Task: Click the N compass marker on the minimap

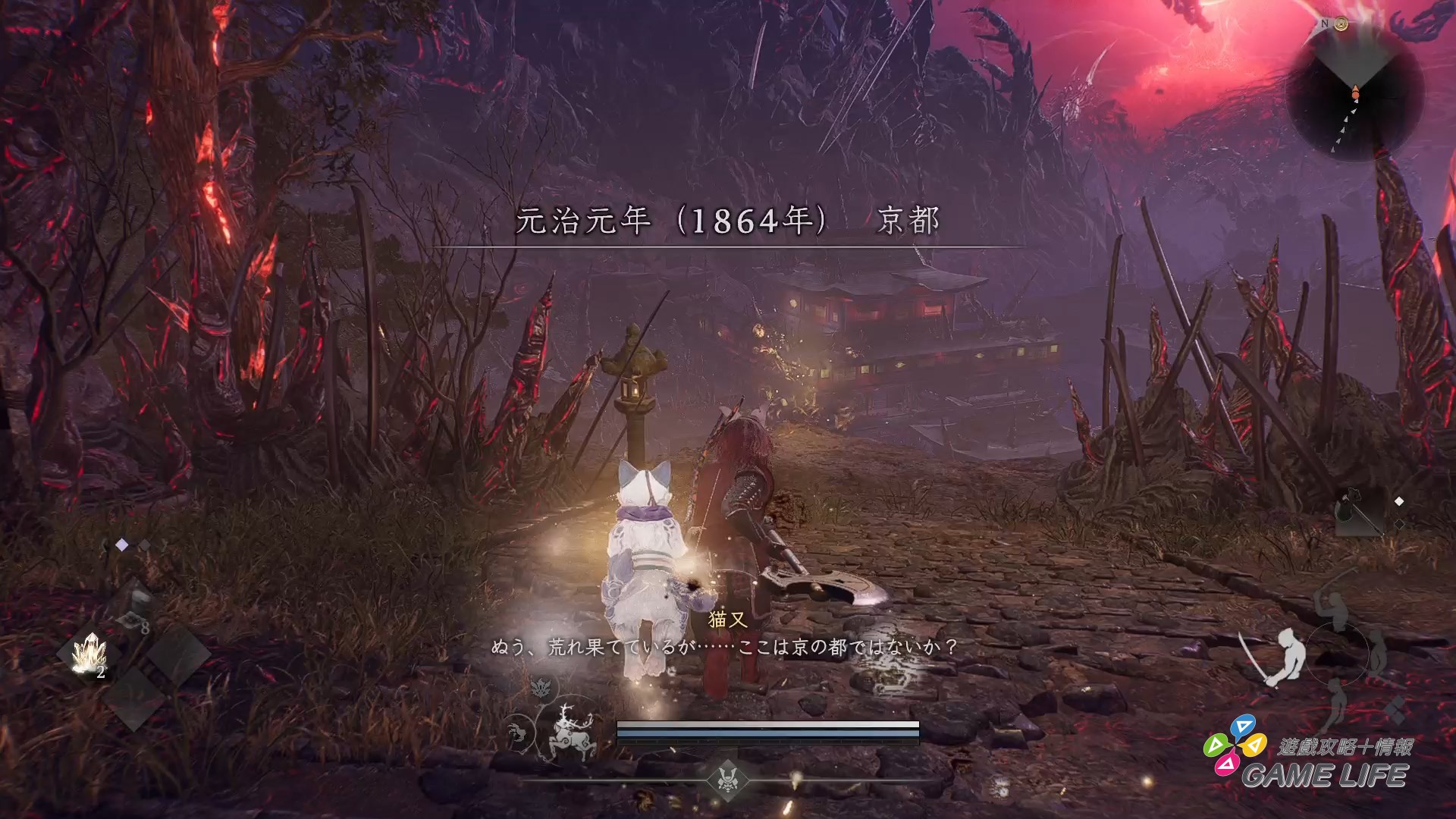Action: tap(1325, 24)
